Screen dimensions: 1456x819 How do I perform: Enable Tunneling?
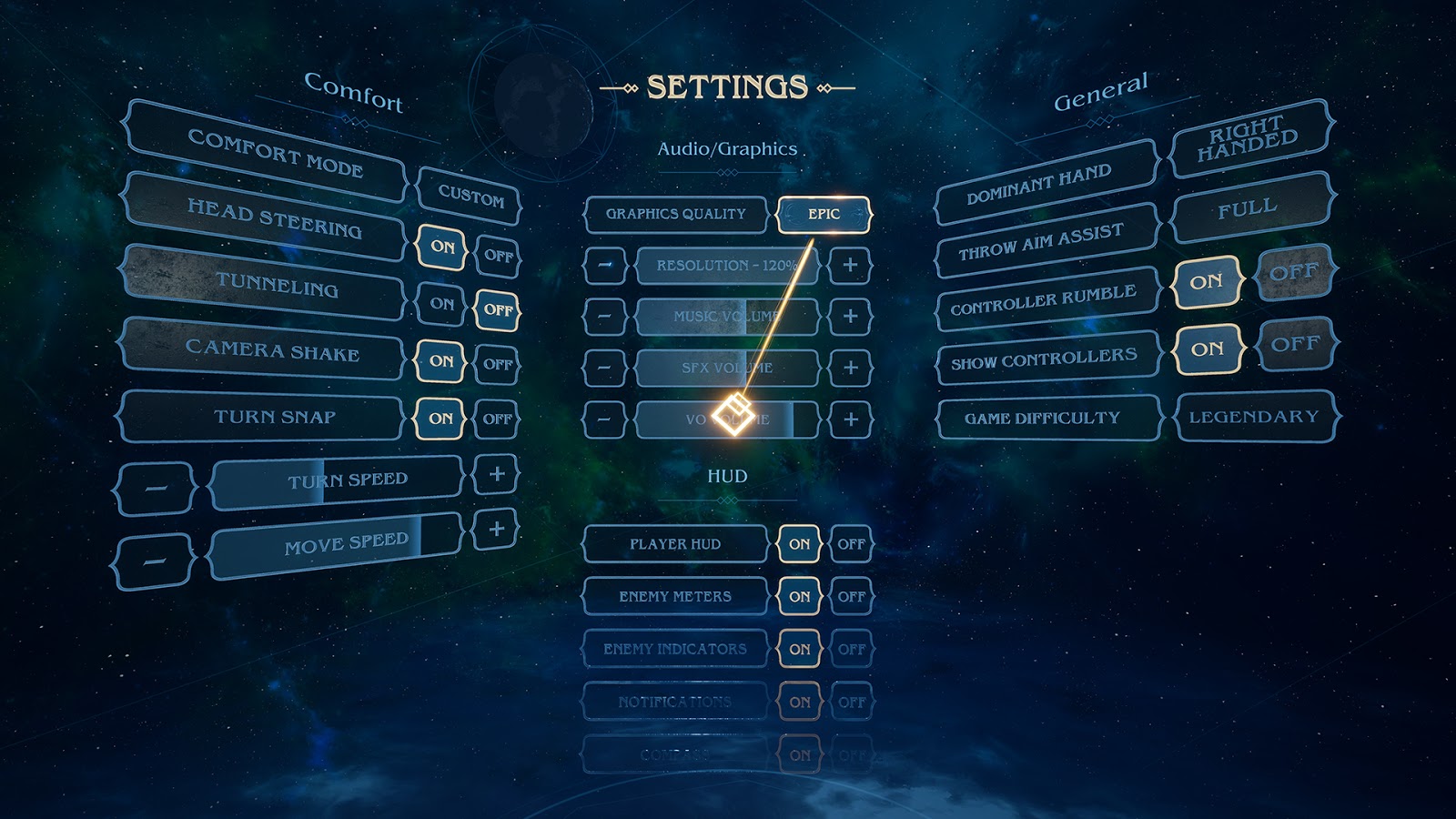tap(443, 303)
